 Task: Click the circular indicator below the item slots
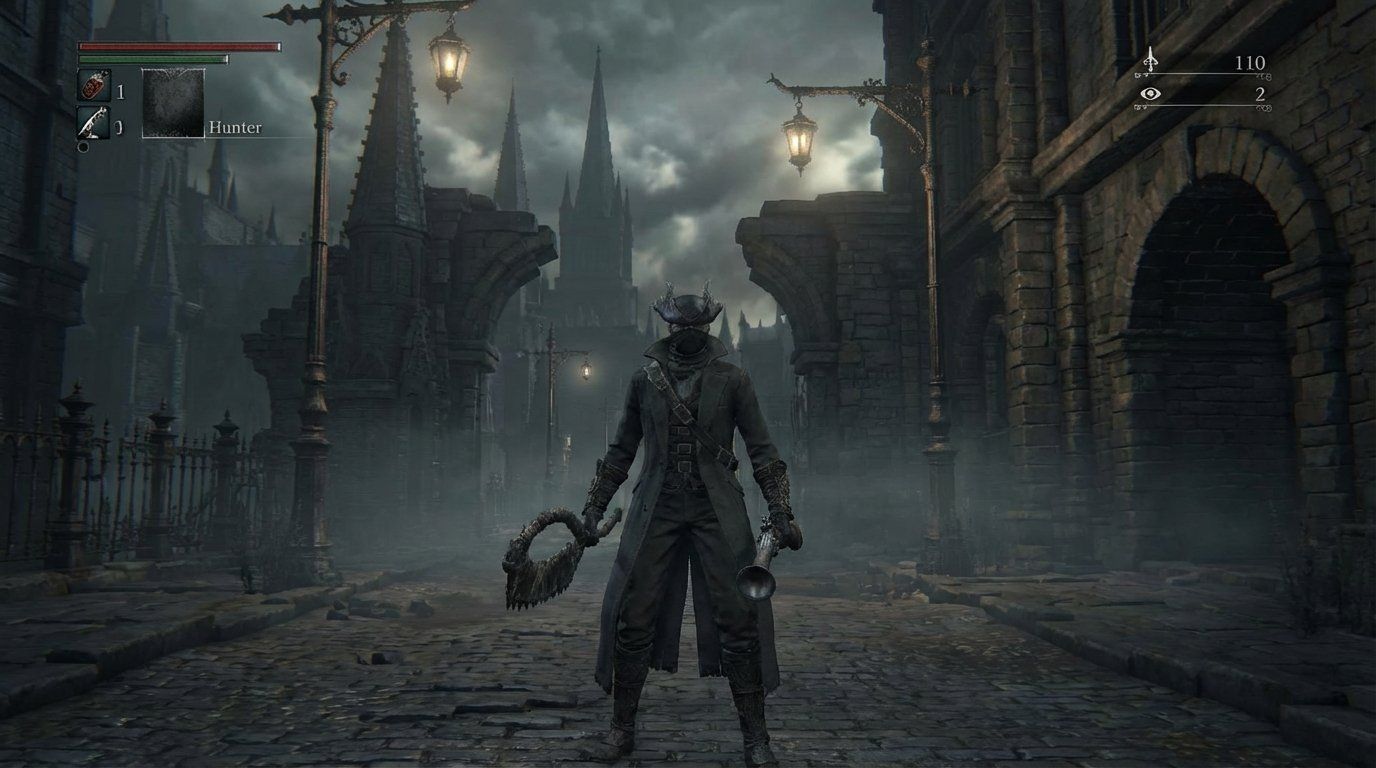[83, 147]
